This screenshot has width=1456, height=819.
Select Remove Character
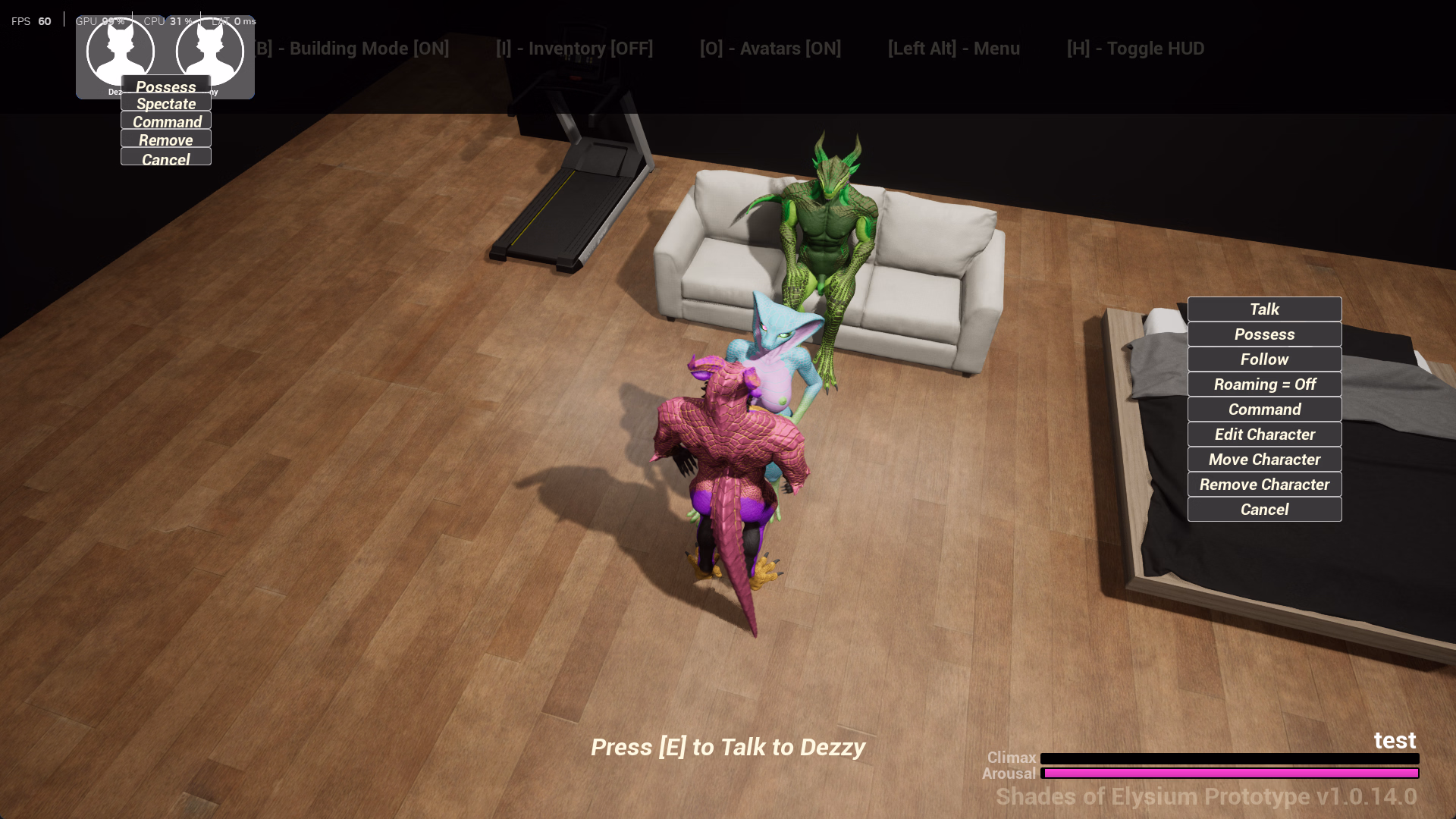(x=1264, y=485)
